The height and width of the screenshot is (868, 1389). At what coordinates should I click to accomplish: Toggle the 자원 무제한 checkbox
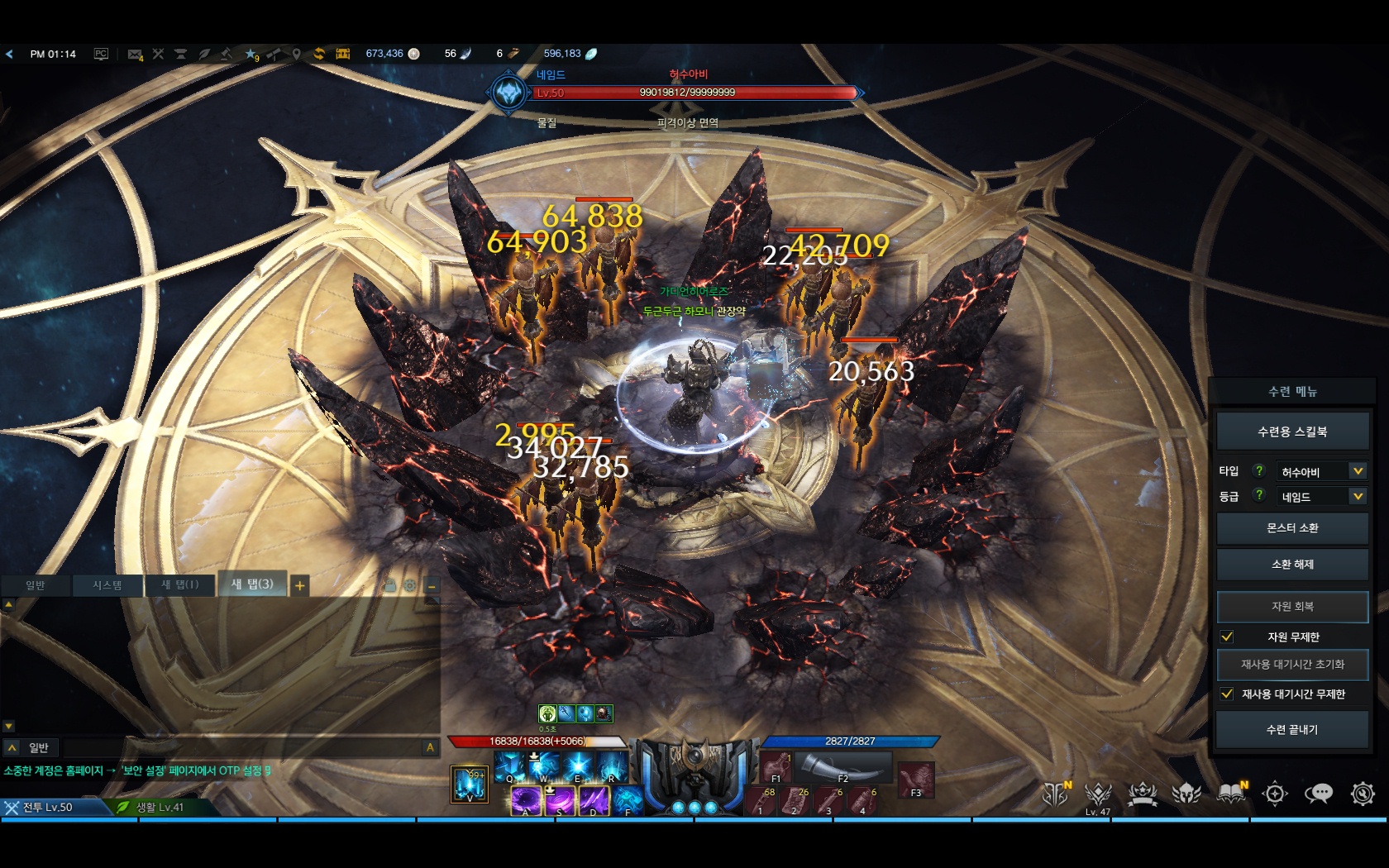(1227, 637)
